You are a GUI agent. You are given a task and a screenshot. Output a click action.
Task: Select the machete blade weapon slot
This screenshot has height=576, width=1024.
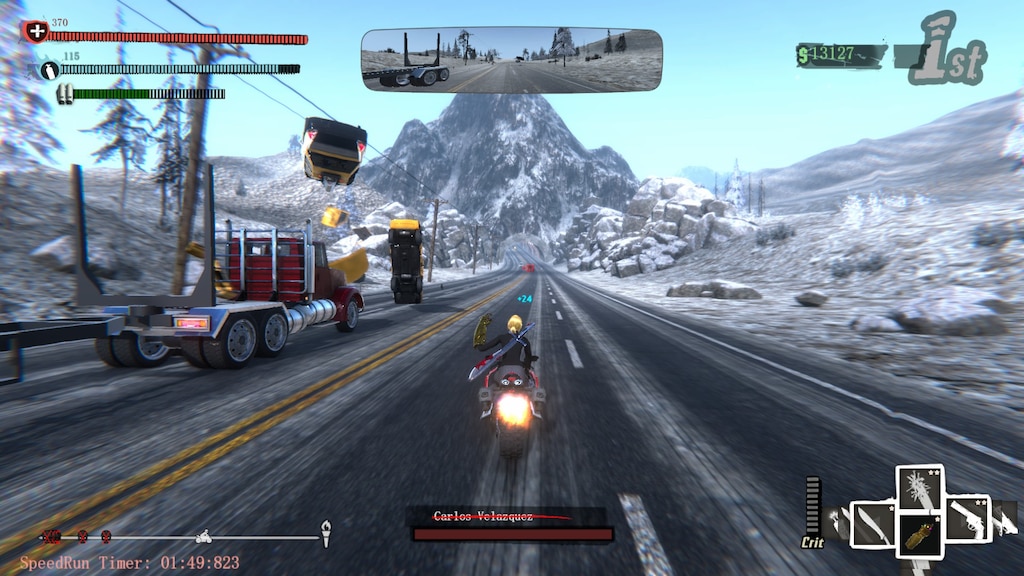pos(872,523)
